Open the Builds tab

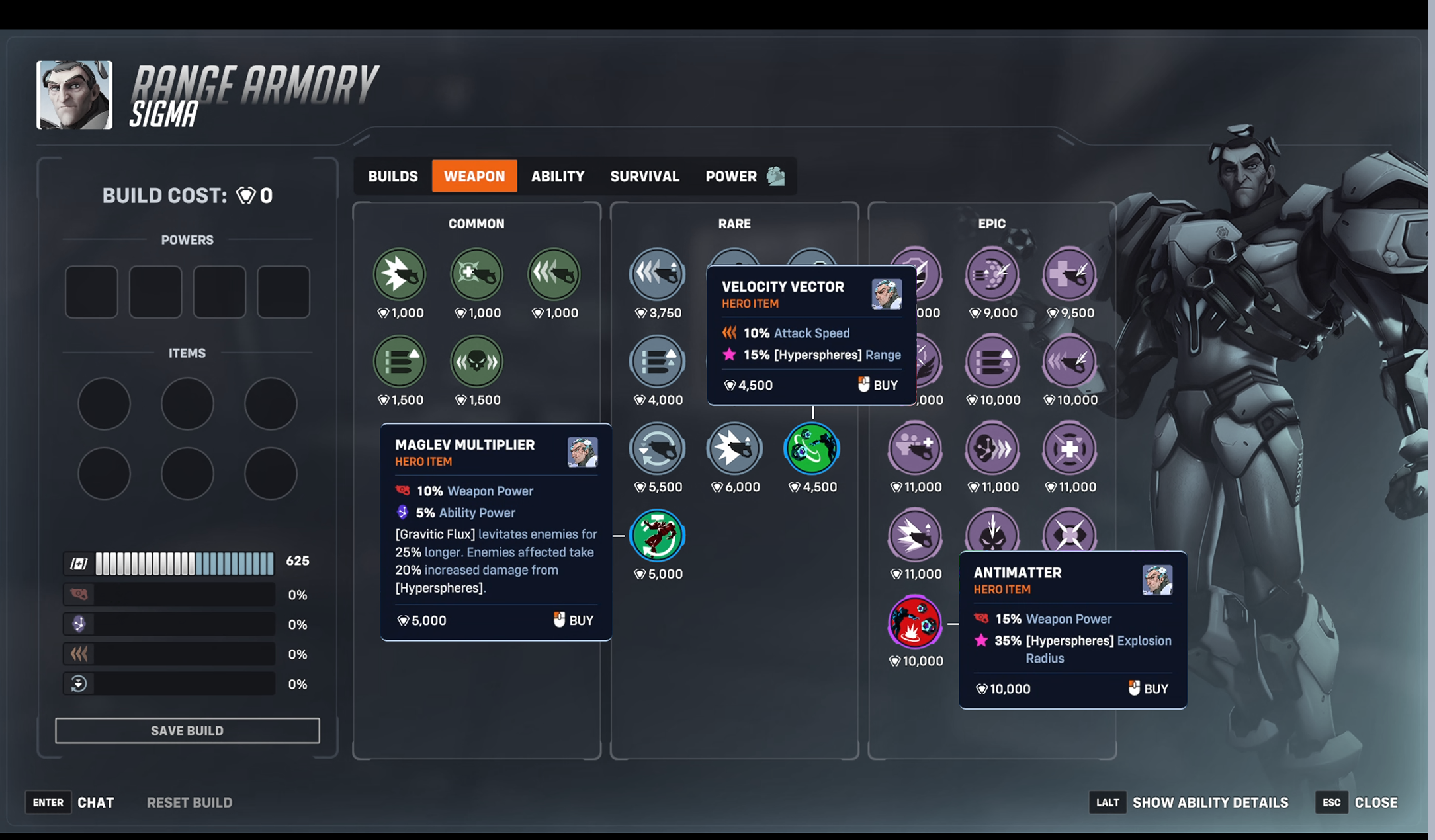[393, 177]
